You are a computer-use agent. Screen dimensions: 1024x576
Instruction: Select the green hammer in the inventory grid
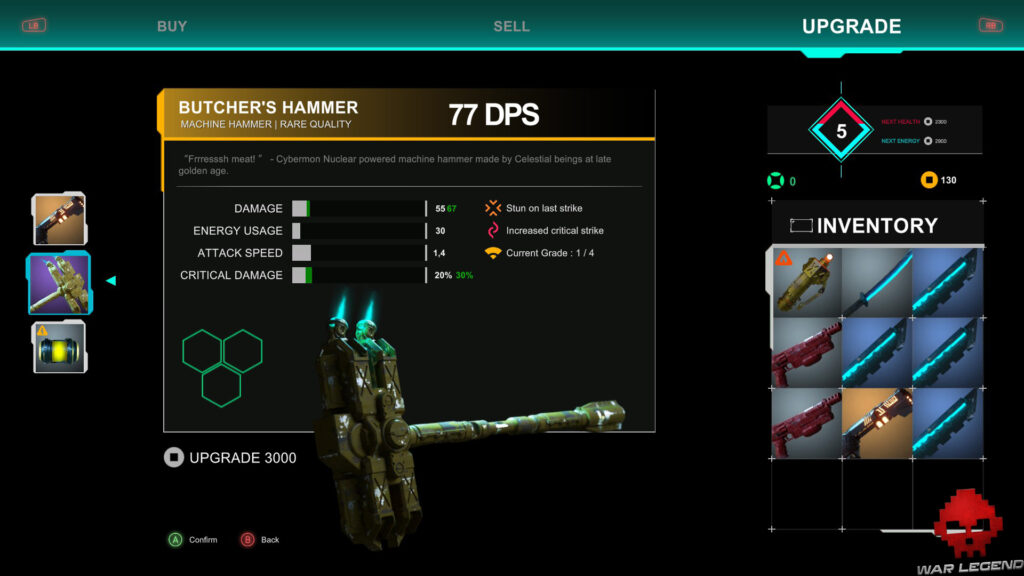point(806,283)
